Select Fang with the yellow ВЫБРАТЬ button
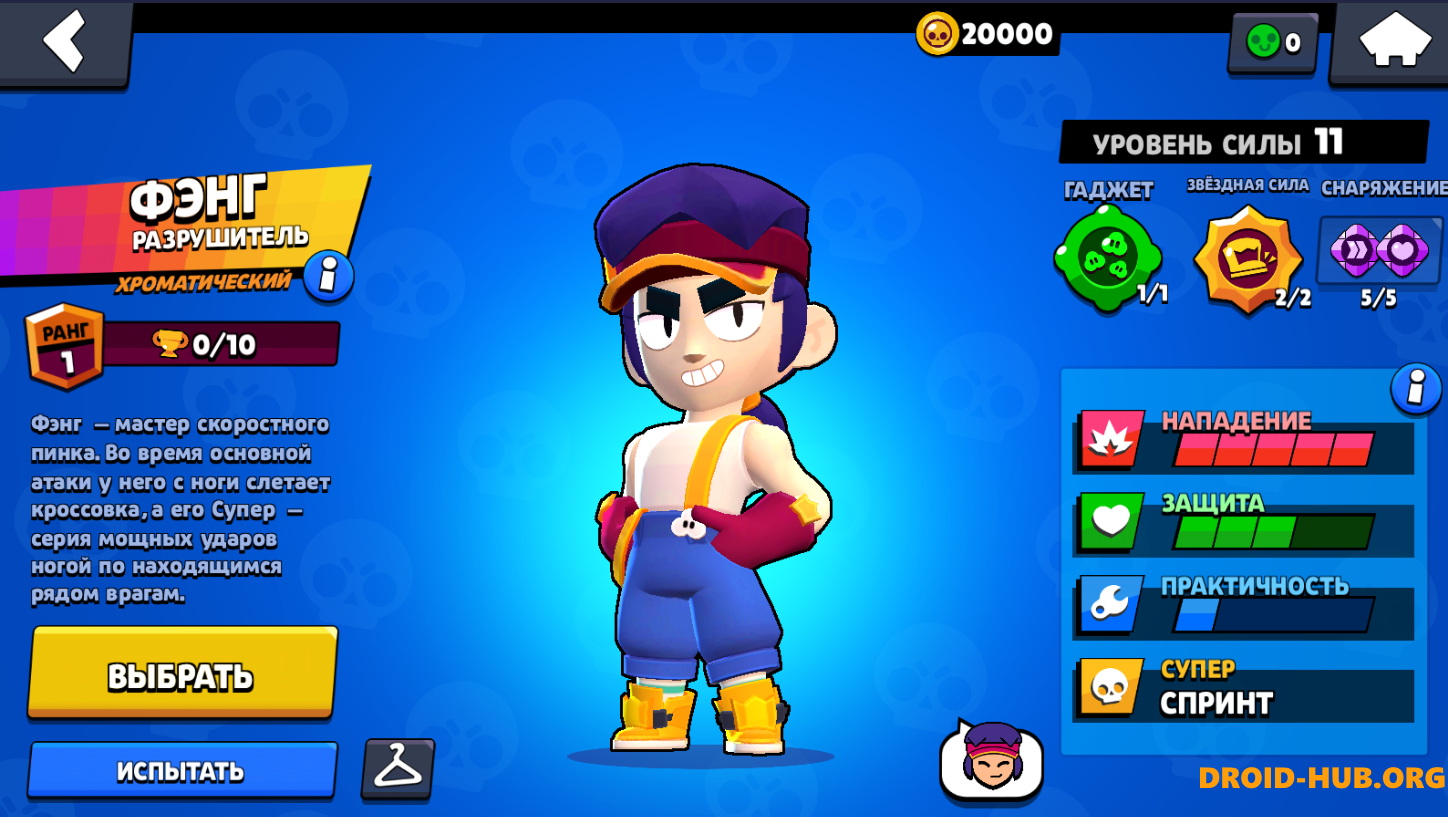 click(182, 674)
